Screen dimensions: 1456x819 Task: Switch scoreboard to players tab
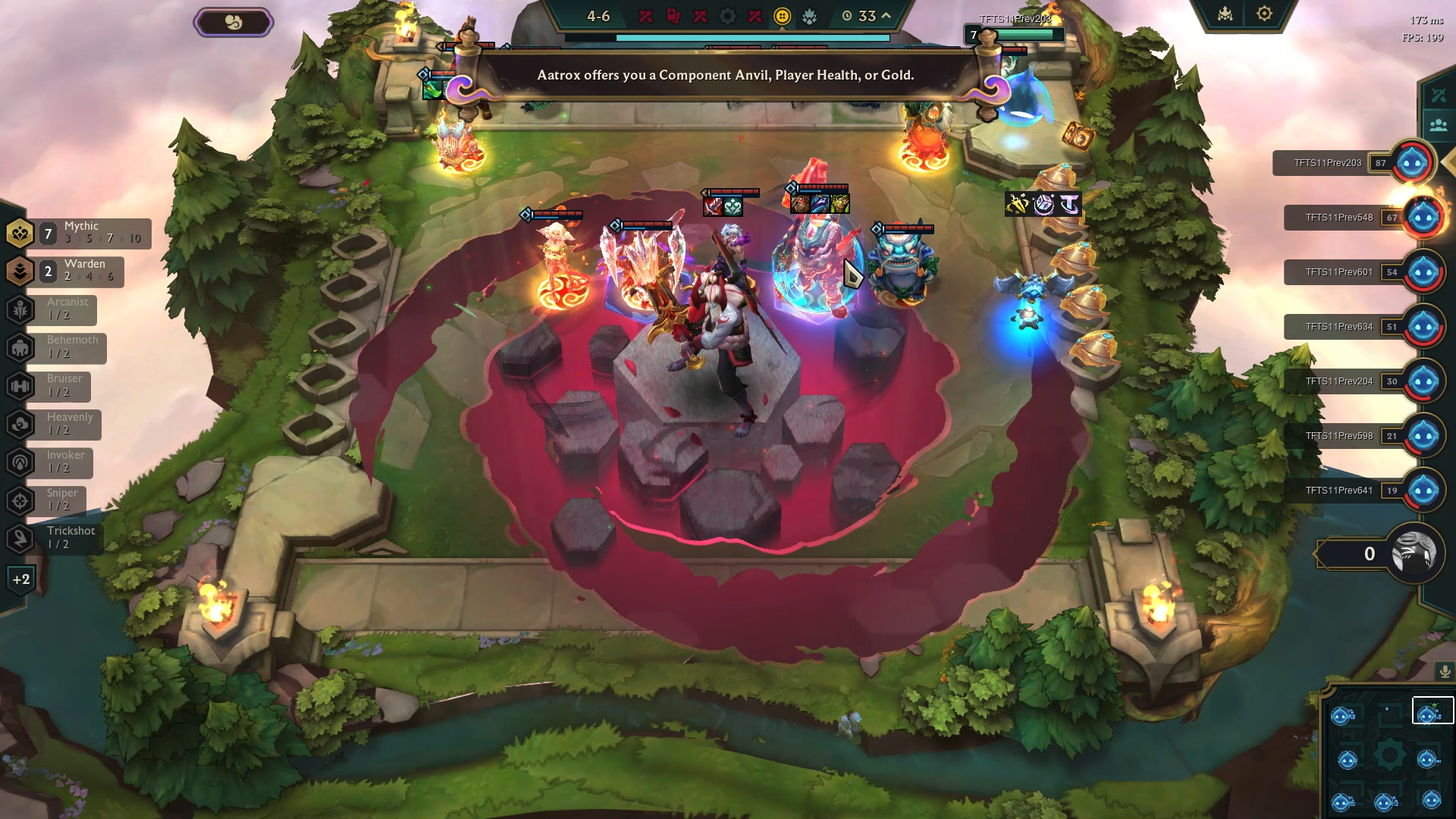pos(1439,124)
